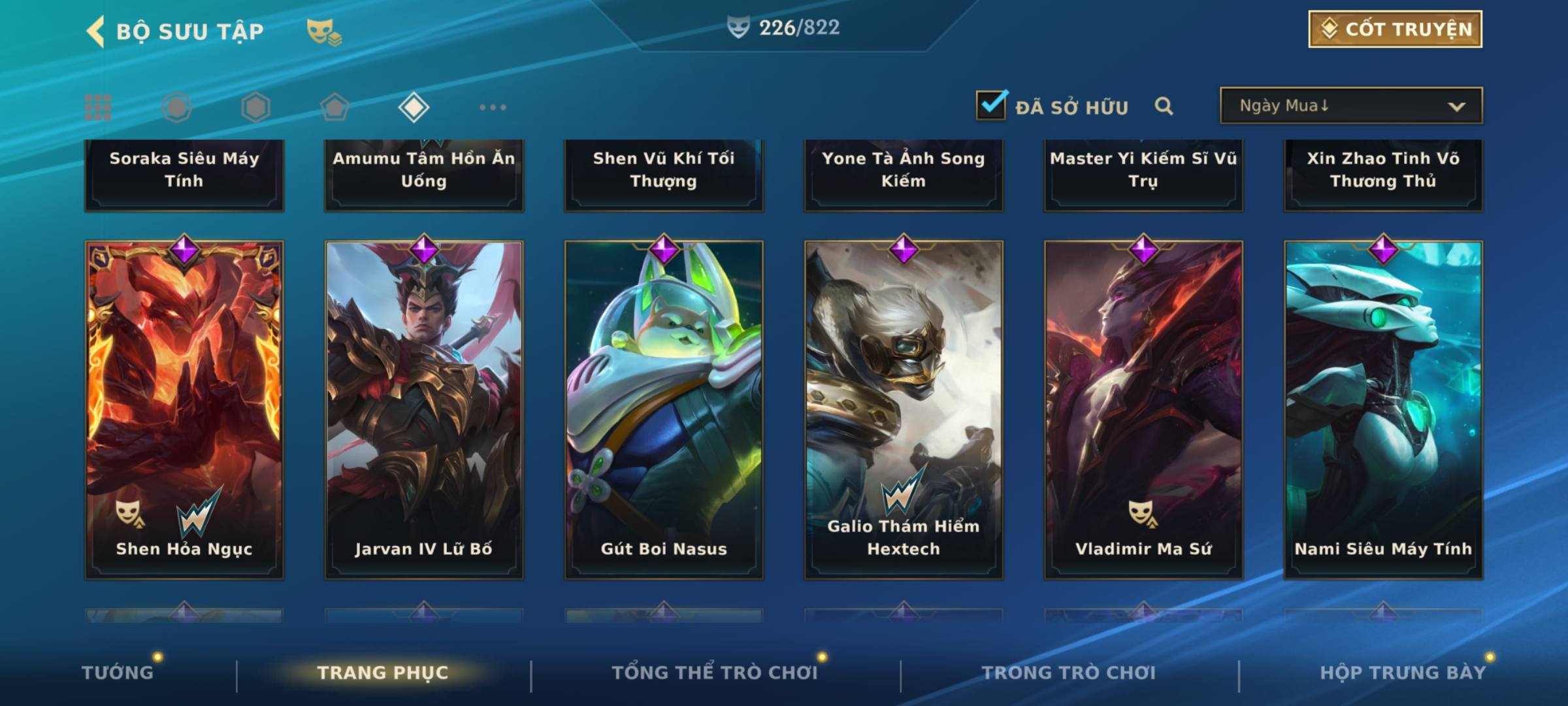Open the skin search magnifier
Viewport: 1568px width, 706px height.
[1164, 106]
